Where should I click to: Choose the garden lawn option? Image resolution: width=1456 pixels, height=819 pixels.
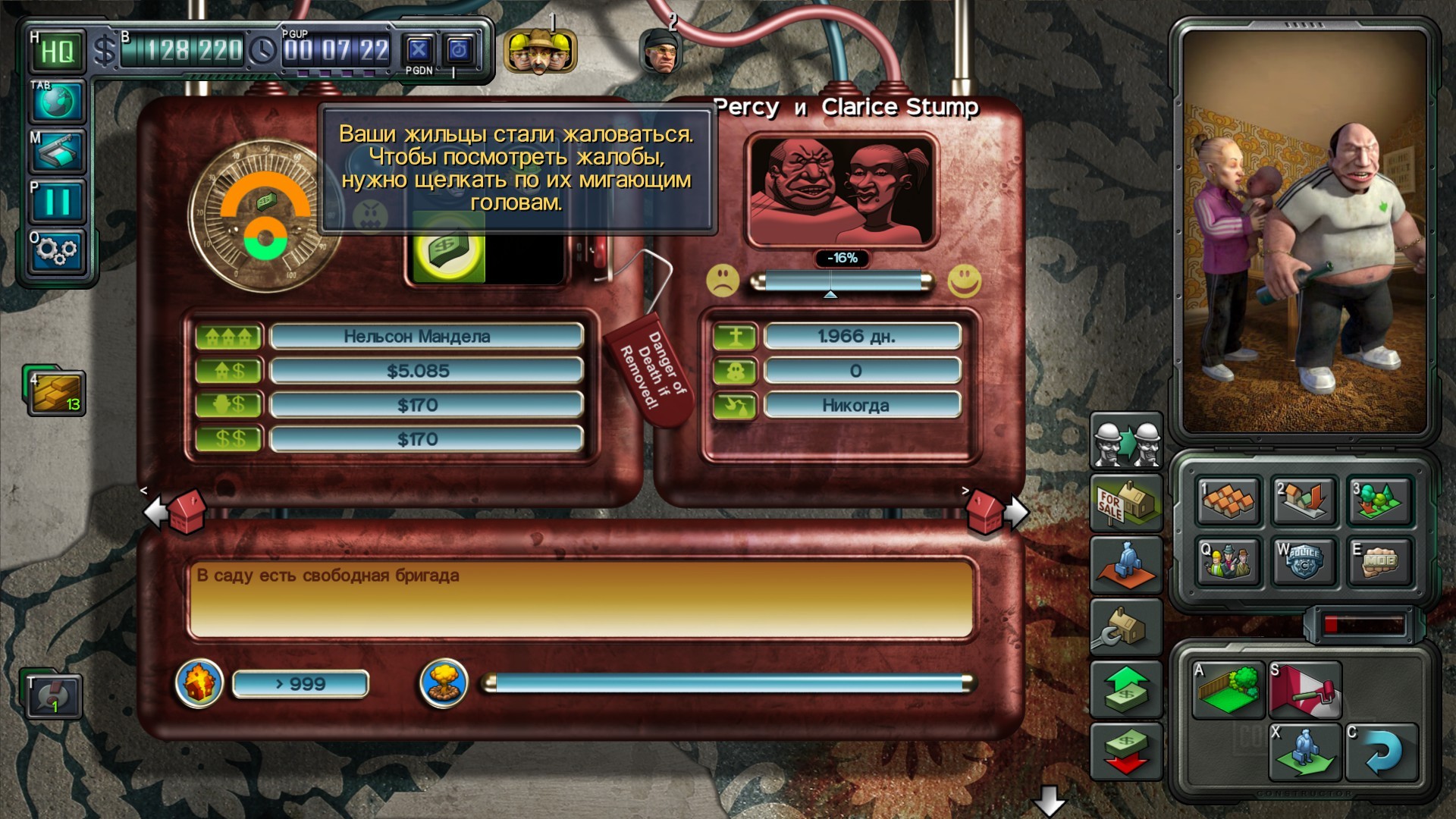pos(1228,689)
